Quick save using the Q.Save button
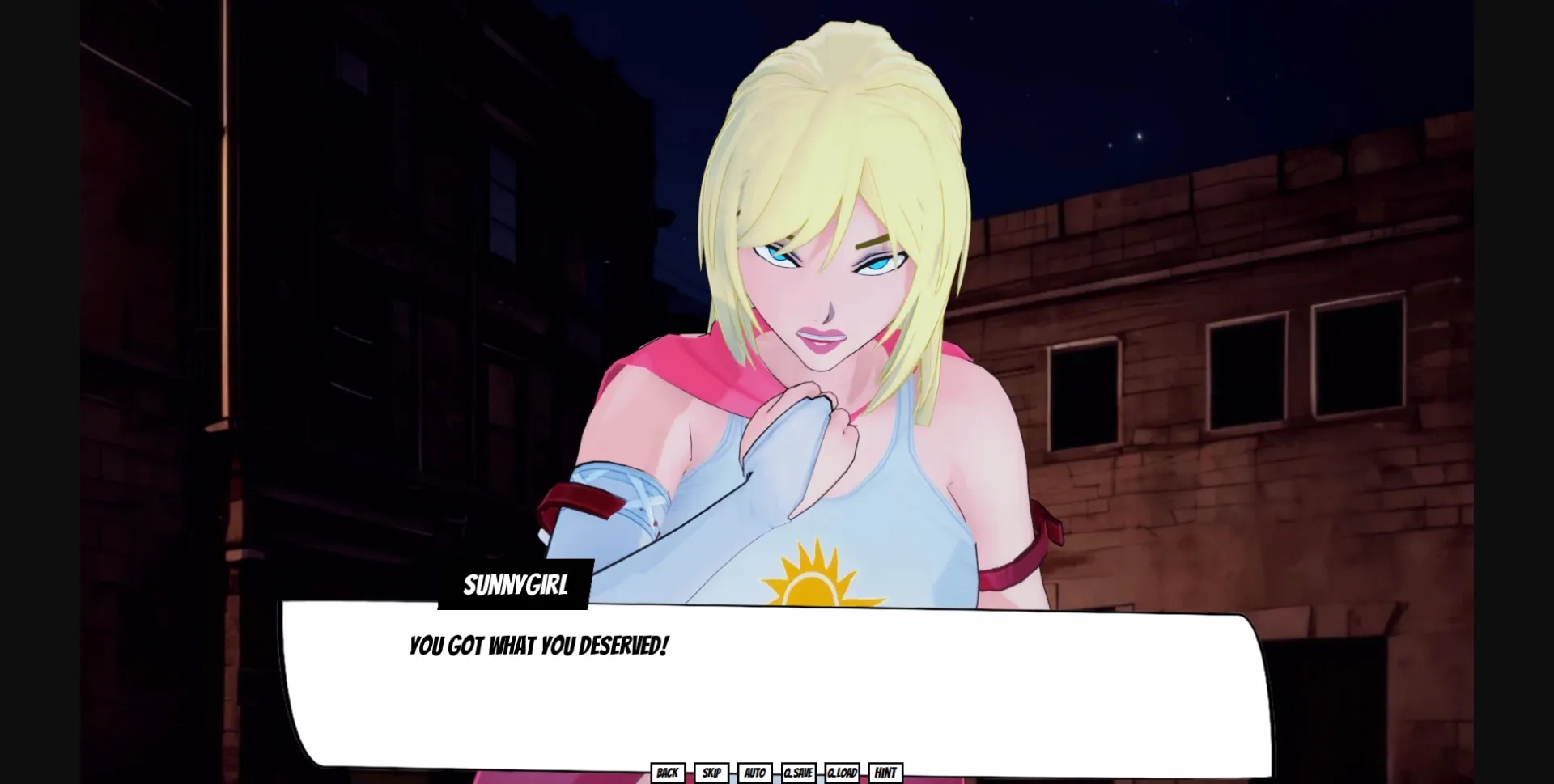Screen dimensions: 1554x784 (x=798, y=773)
